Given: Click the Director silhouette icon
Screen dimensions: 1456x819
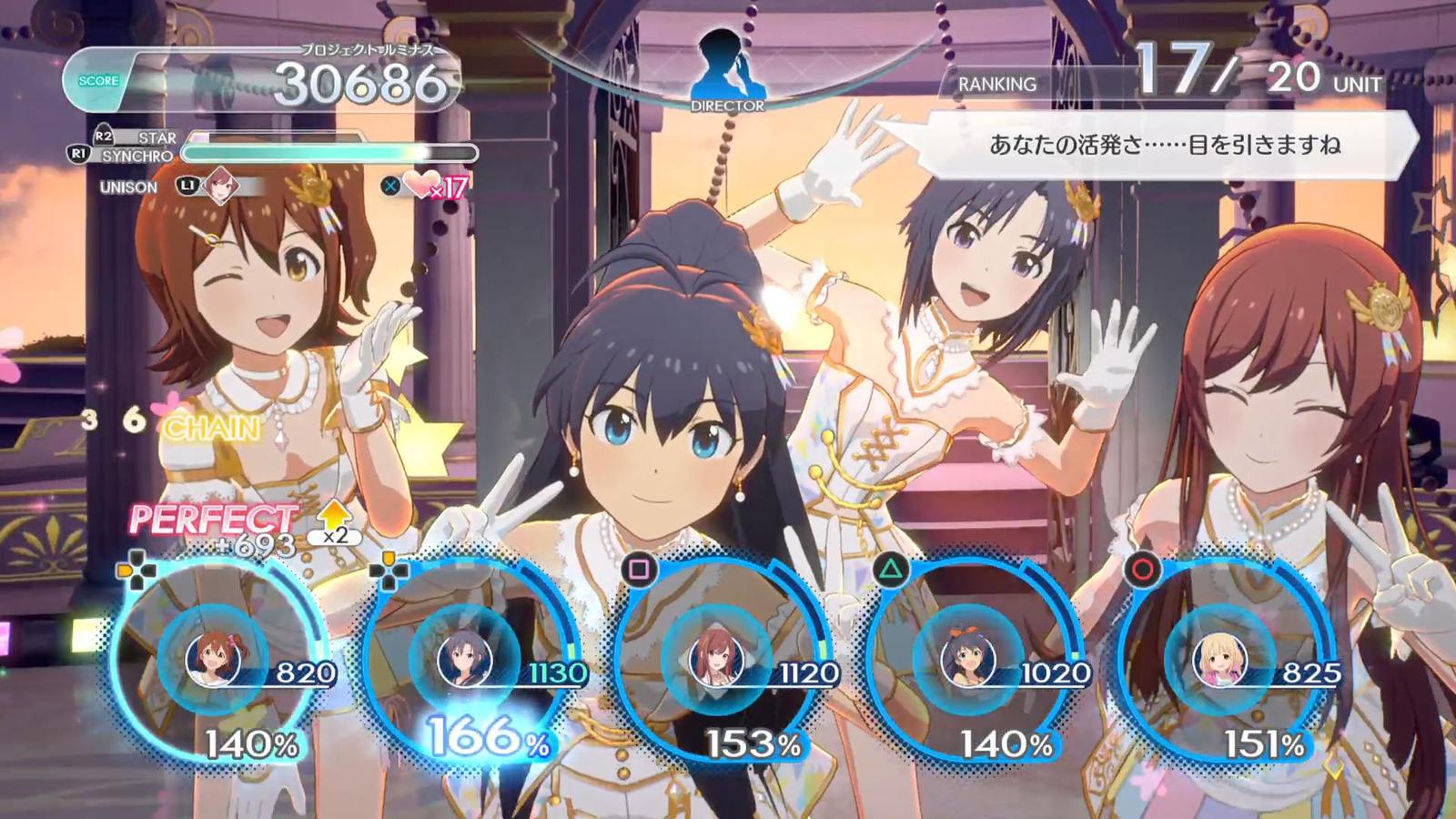Looking at the screenshot, I should coord(727,67).
